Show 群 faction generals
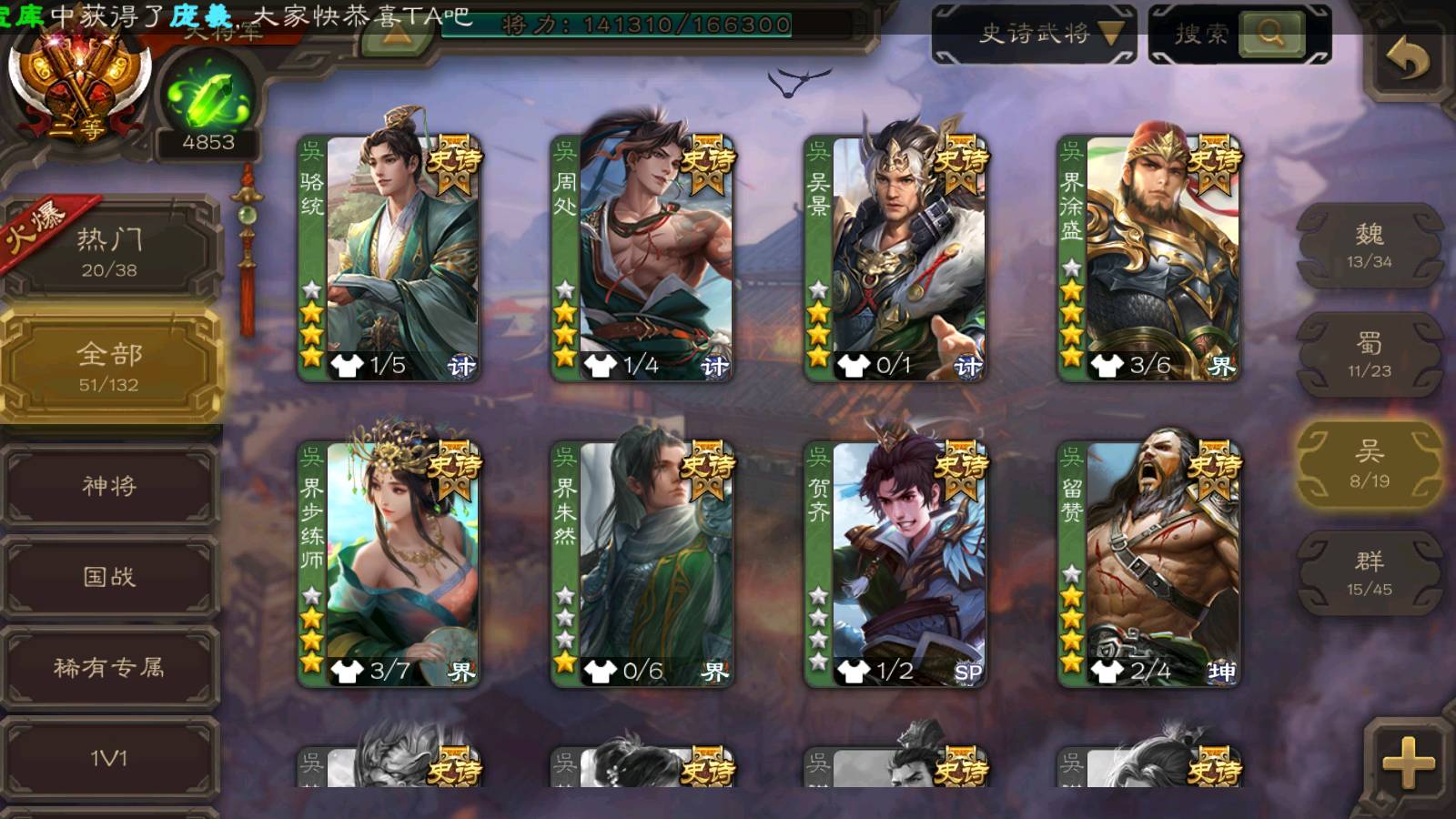 coord(1369,573)
